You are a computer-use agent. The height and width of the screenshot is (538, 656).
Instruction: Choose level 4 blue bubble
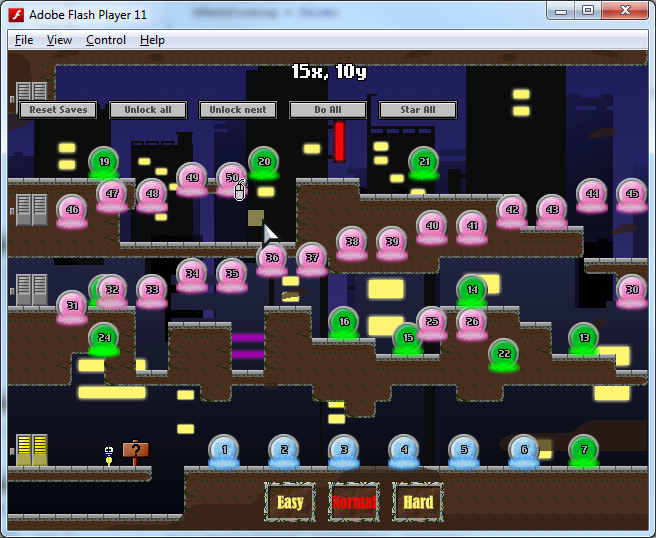pos(404,451)
